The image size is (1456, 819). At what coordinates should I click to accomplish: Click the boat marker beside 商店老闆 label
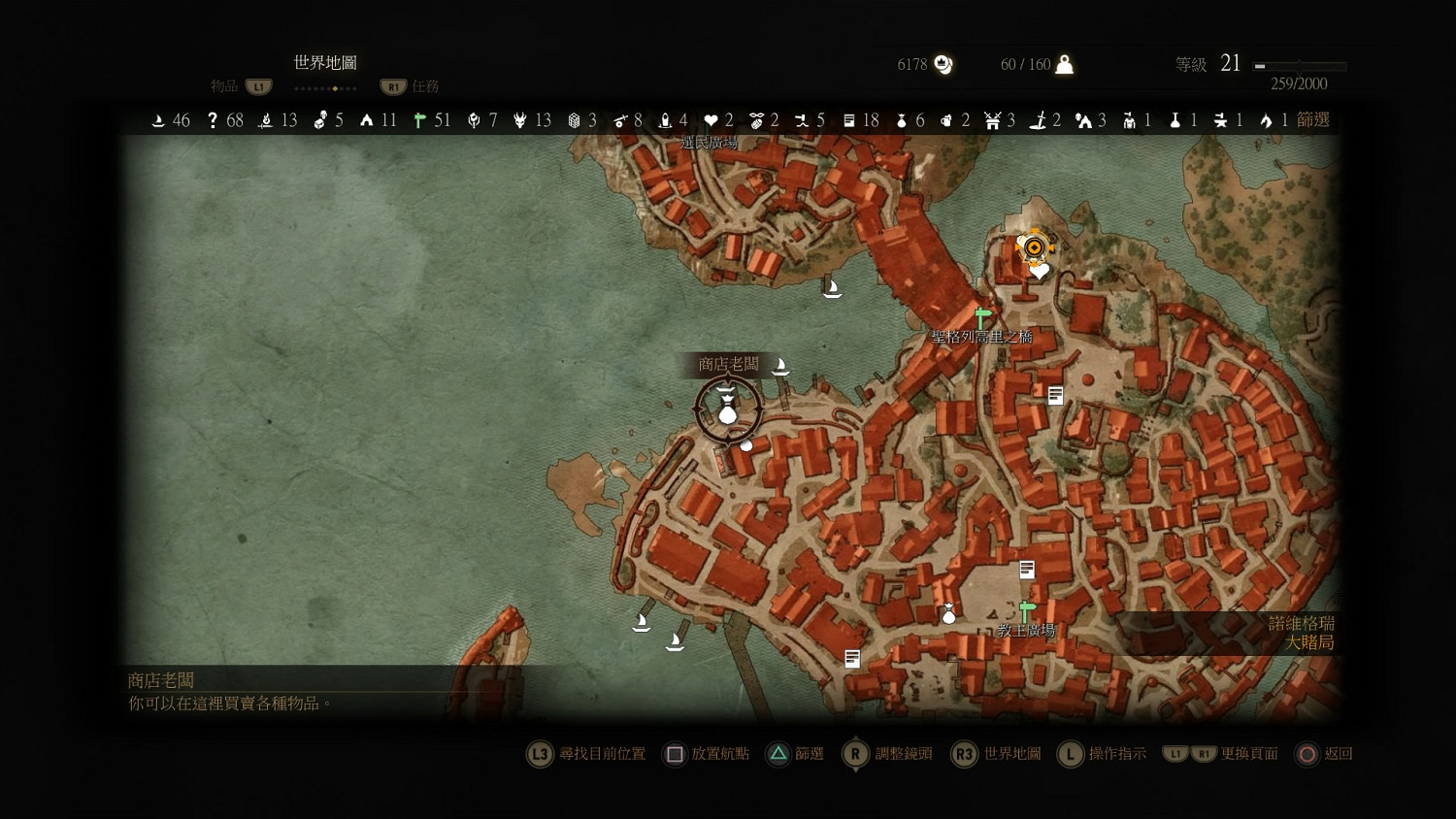(x=779, y=367)
